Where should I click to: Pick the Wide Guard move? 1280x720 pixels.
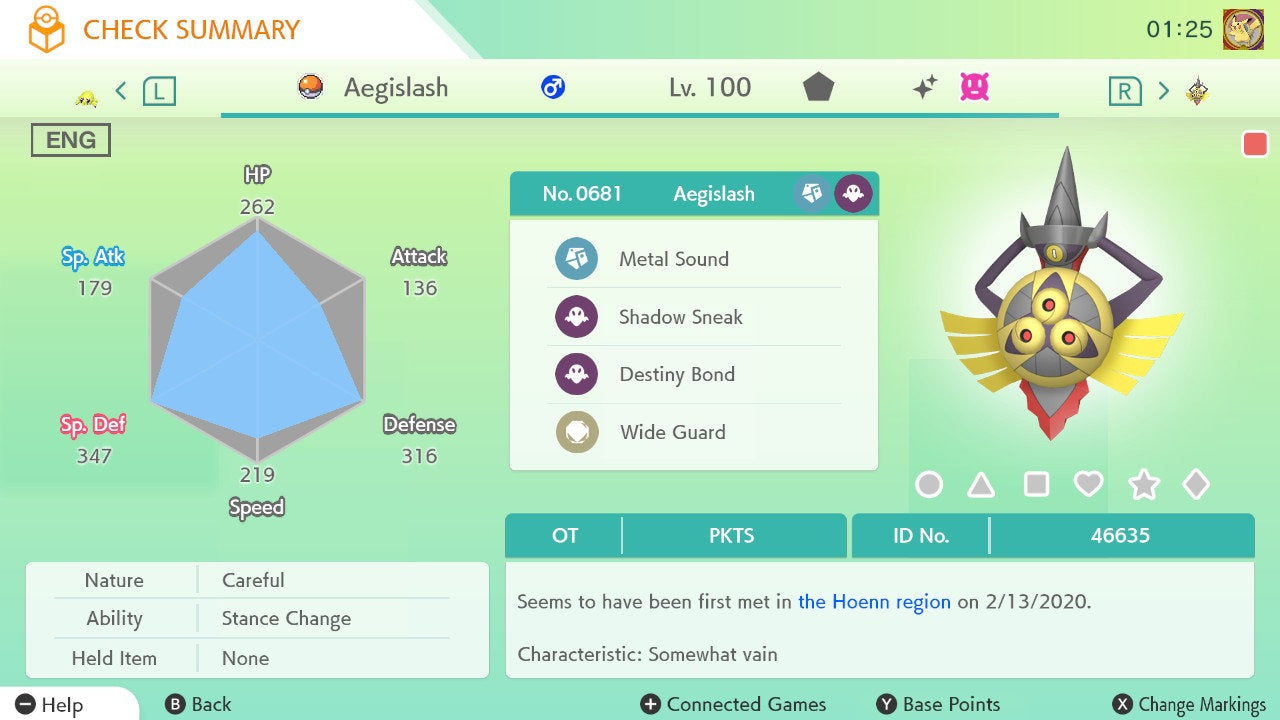pos(672,433)
